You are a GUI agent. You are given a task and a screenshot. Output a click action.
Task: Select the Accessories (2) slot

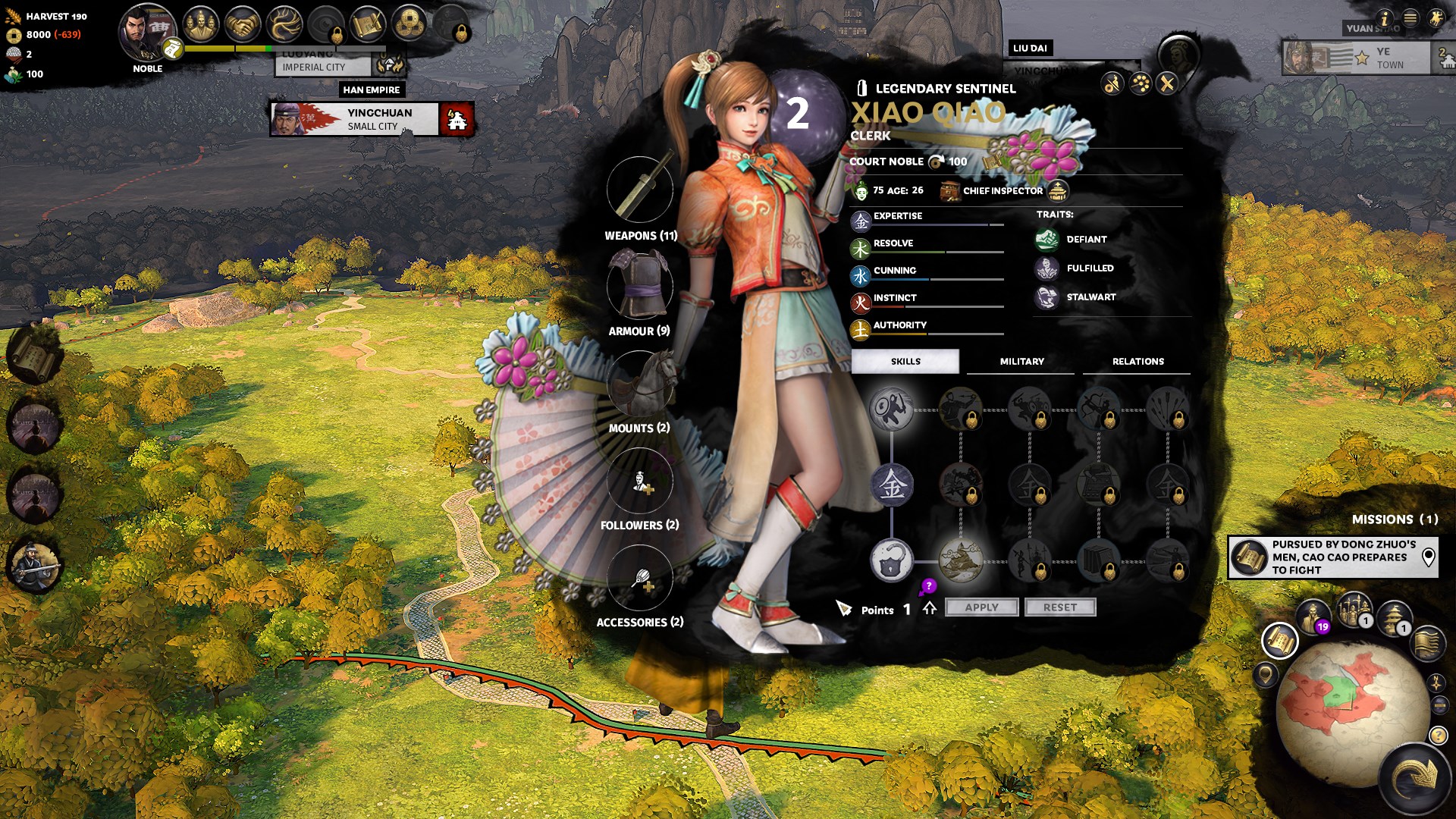click(640, 577)
